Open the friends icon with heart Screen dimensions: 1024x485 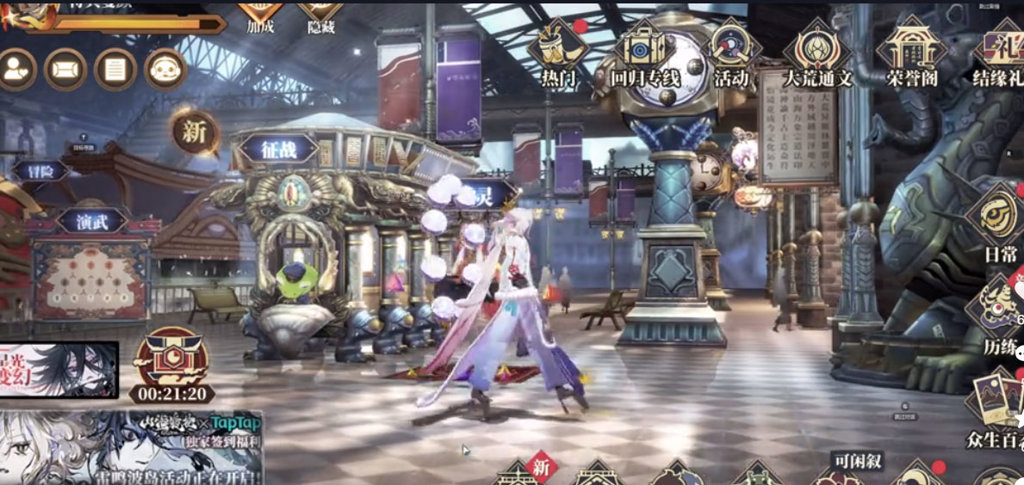17,69
